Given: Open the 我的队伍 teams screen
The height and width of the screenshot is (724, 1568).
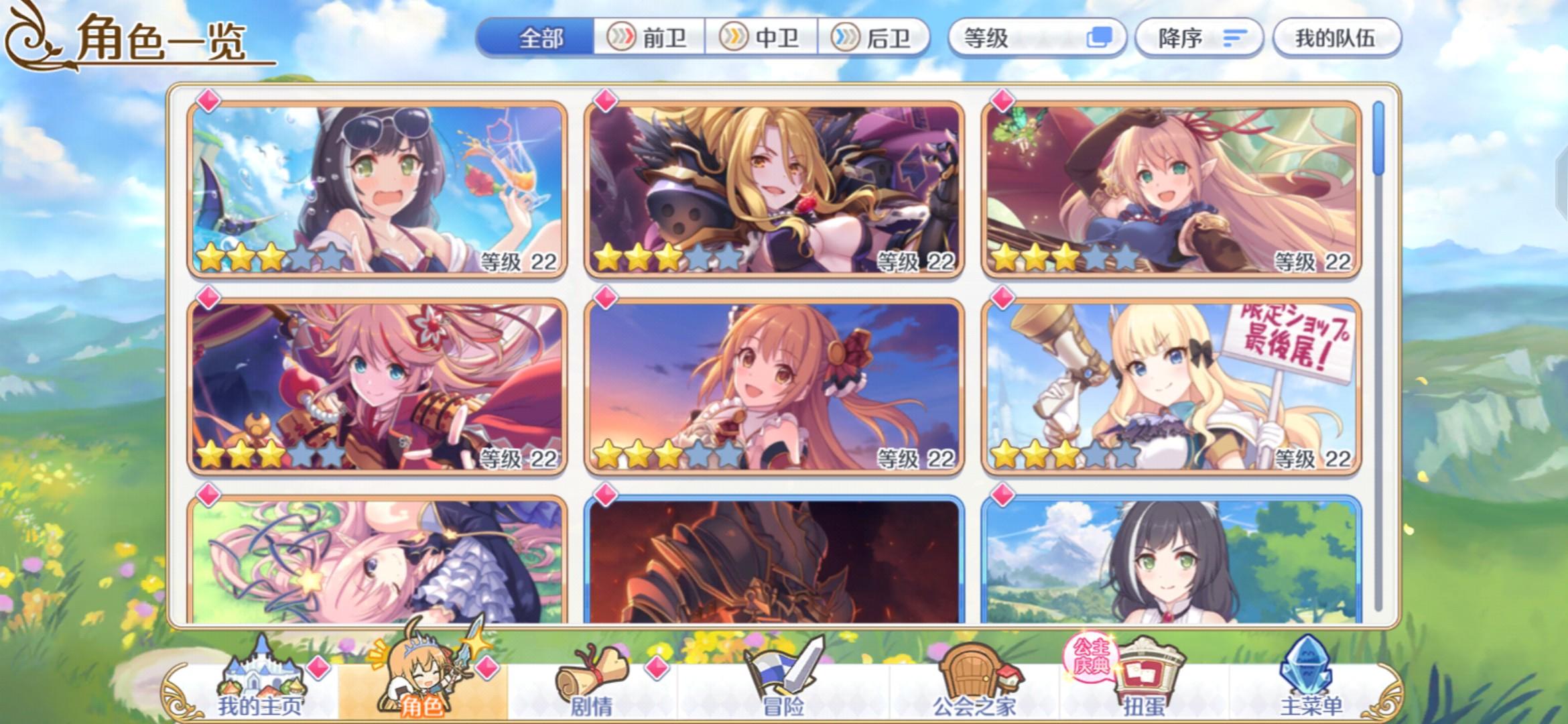Looking at the screenshot, I should tap(1337, 38).
